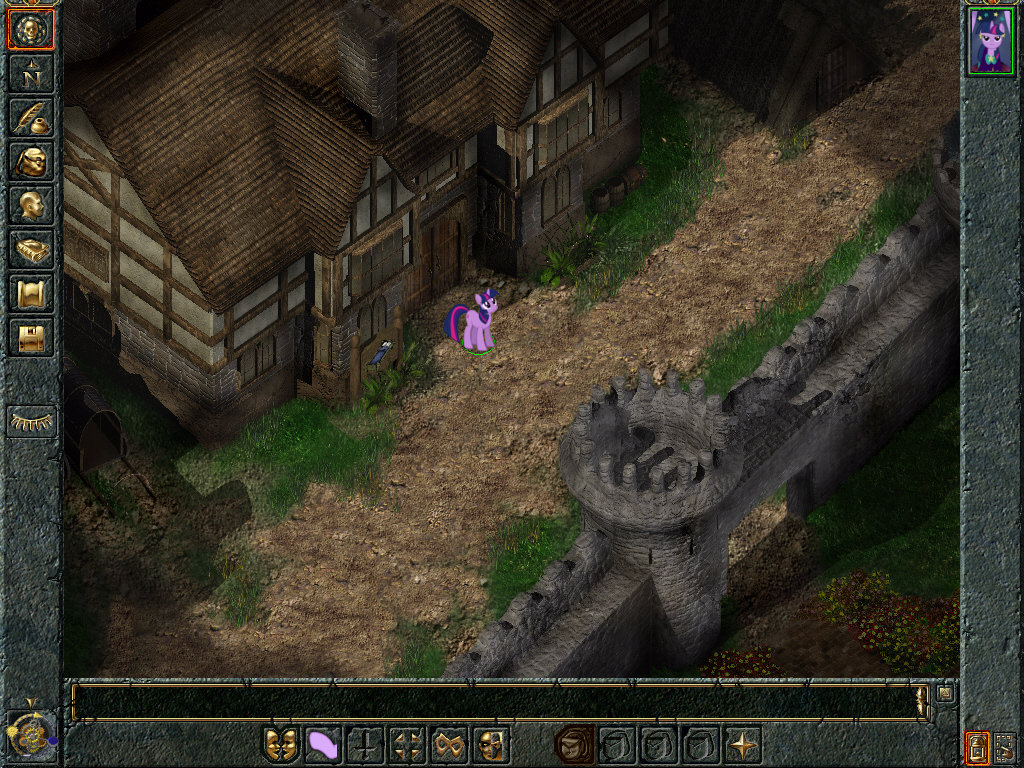1024x768 pixels.
Task: Expand the dialogue box with corner button
Action: 945,692
